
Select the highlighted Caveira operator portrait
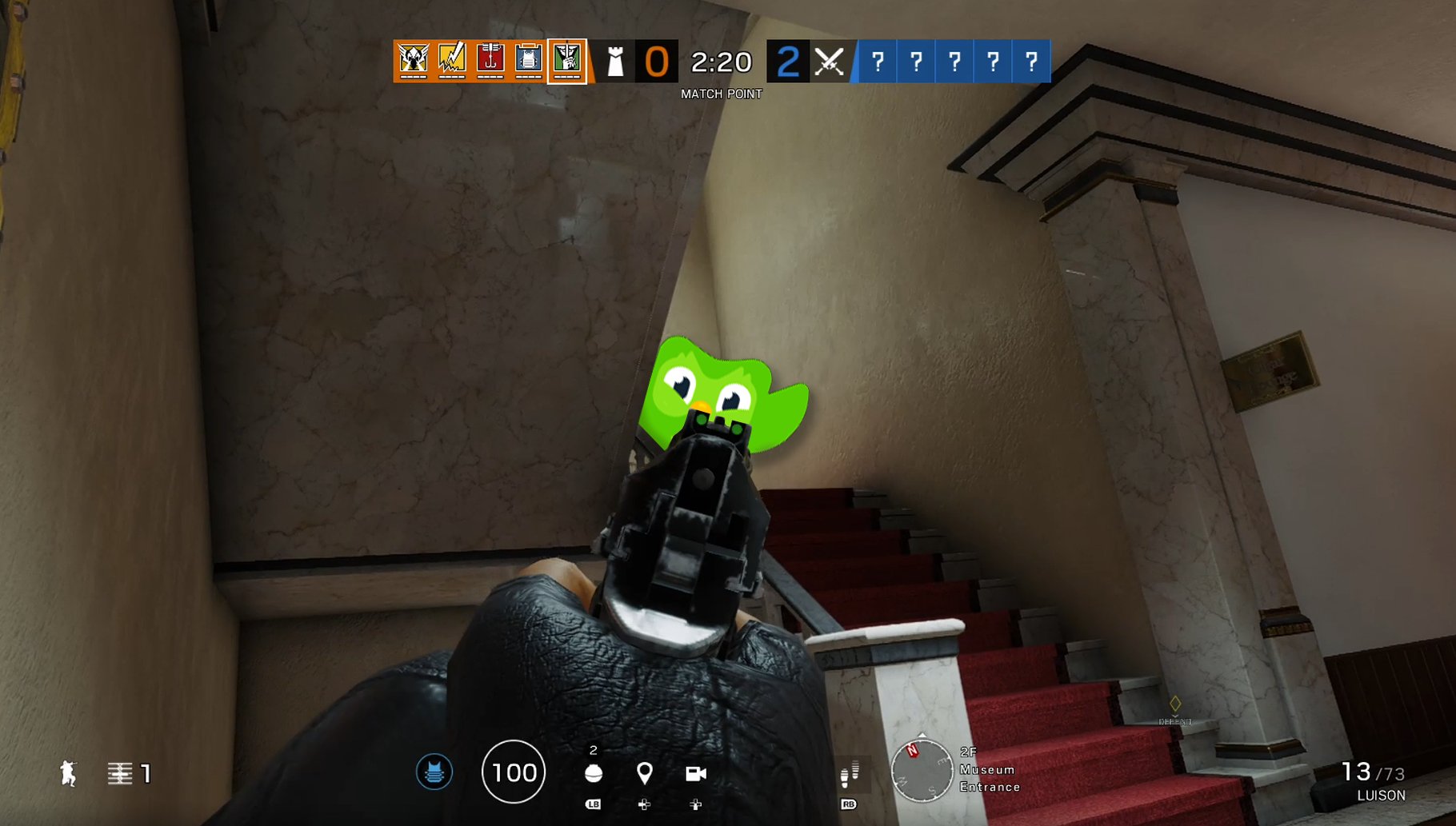pos(567,61)
